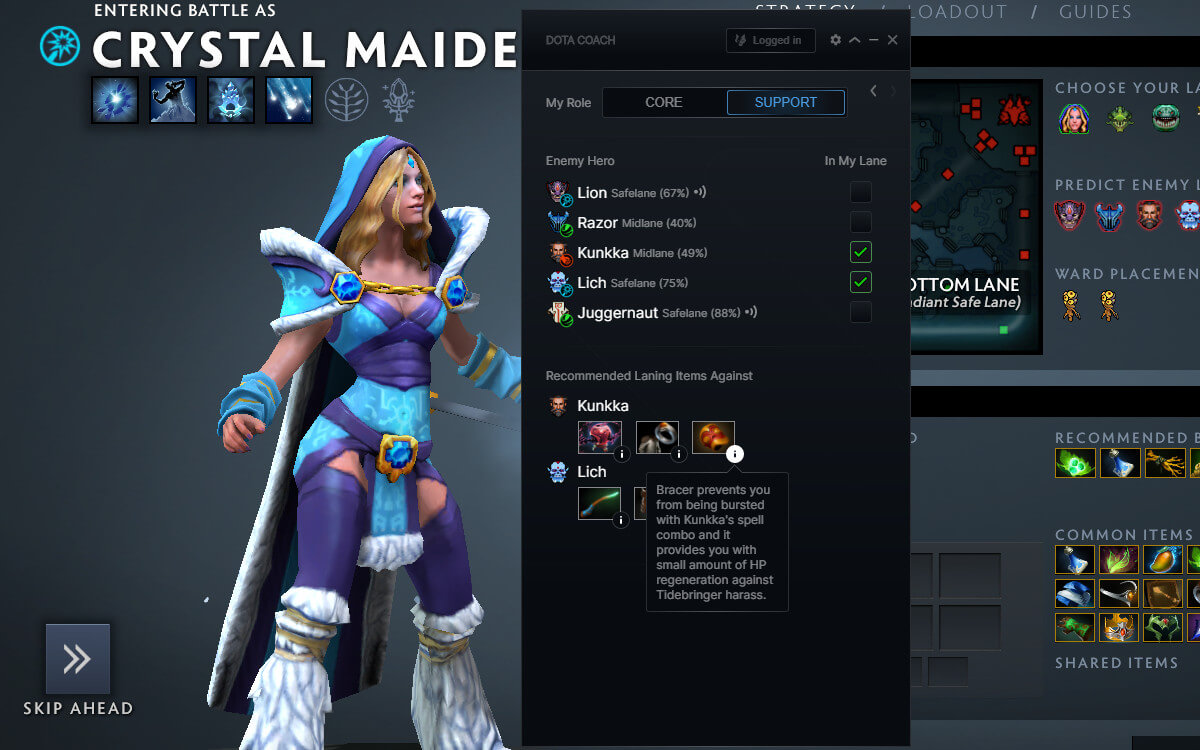The image size is (1200, 750).
Task: Tick the Razor in-my-lane checkbox
Action: point(860,222)
